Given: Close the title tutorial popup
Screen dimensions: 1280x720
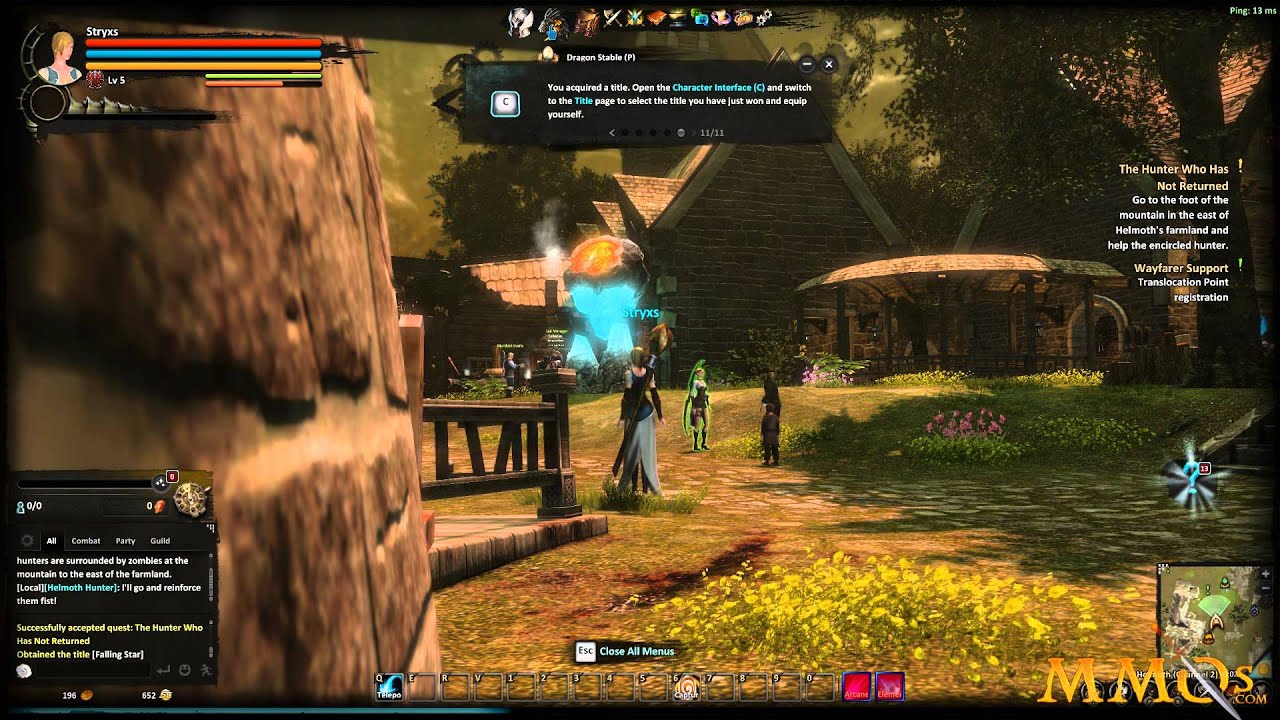Looking at the screenshot, I should (x=829, y=64).
